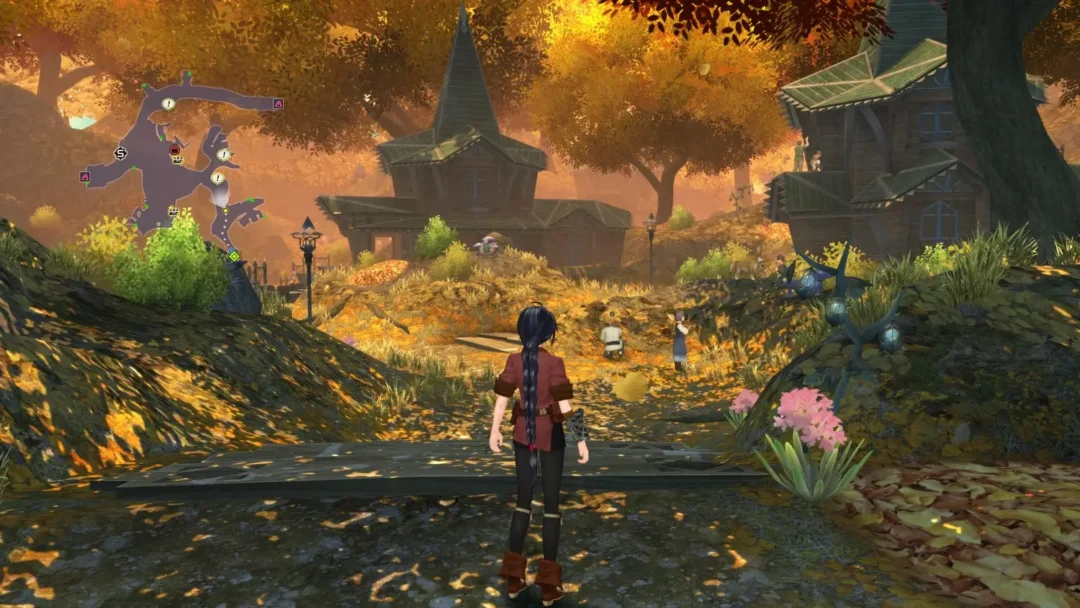1080x608 pixels.
Task: Click the red circular marker on the minimap
Action: [175, 150]
